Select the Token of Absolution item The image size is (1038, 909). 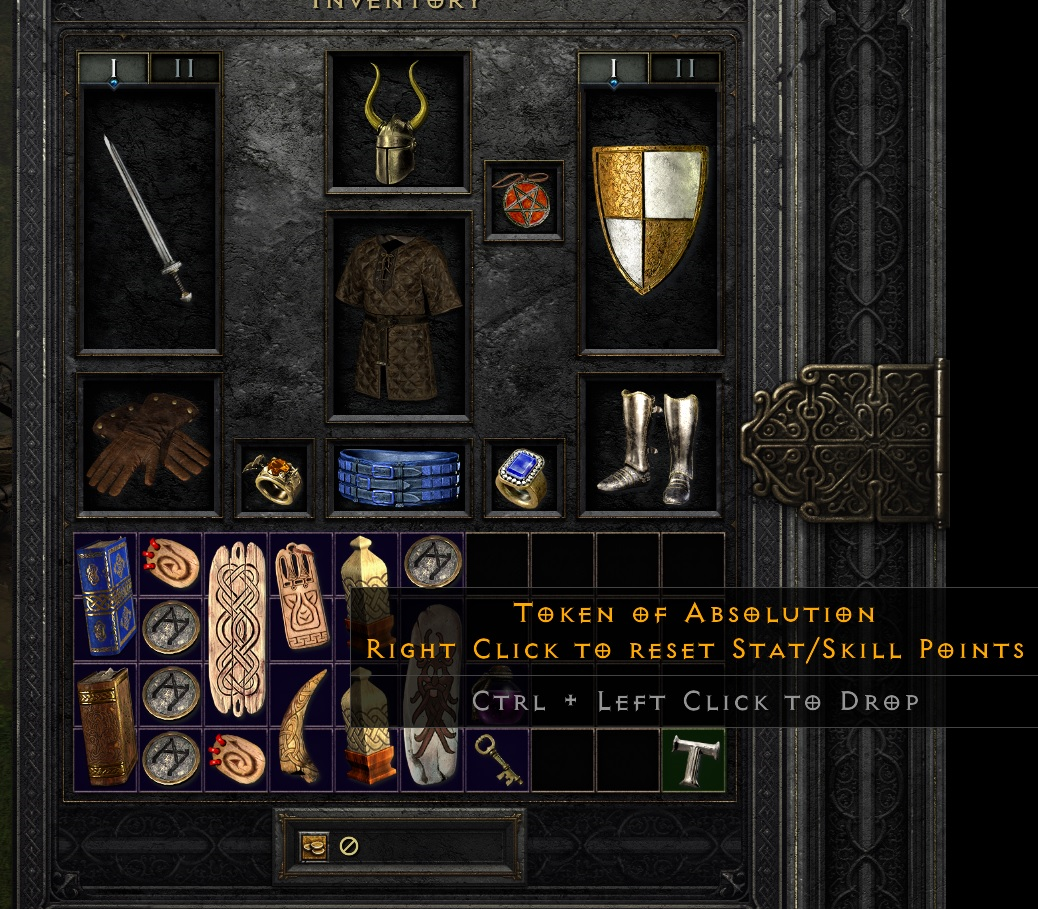(x=693, y=760)
